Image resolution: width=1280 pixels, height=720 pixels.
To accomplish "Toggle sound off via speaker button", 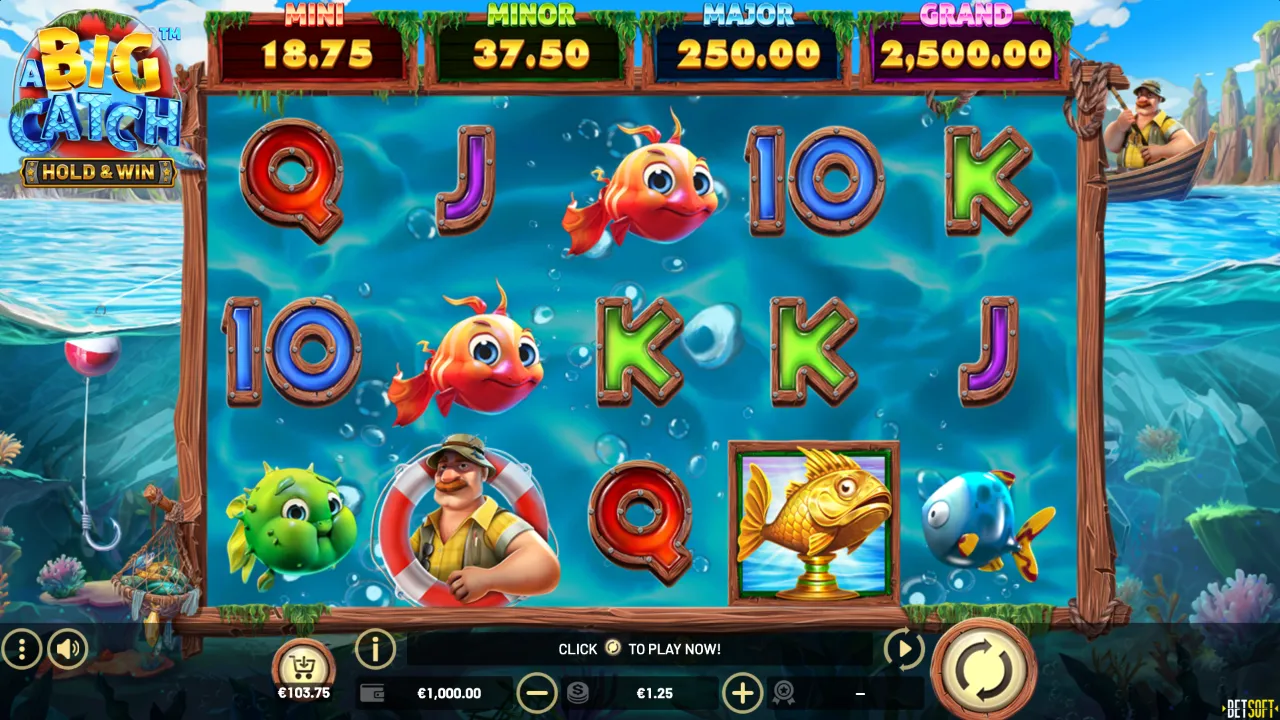I will point(66,649).
